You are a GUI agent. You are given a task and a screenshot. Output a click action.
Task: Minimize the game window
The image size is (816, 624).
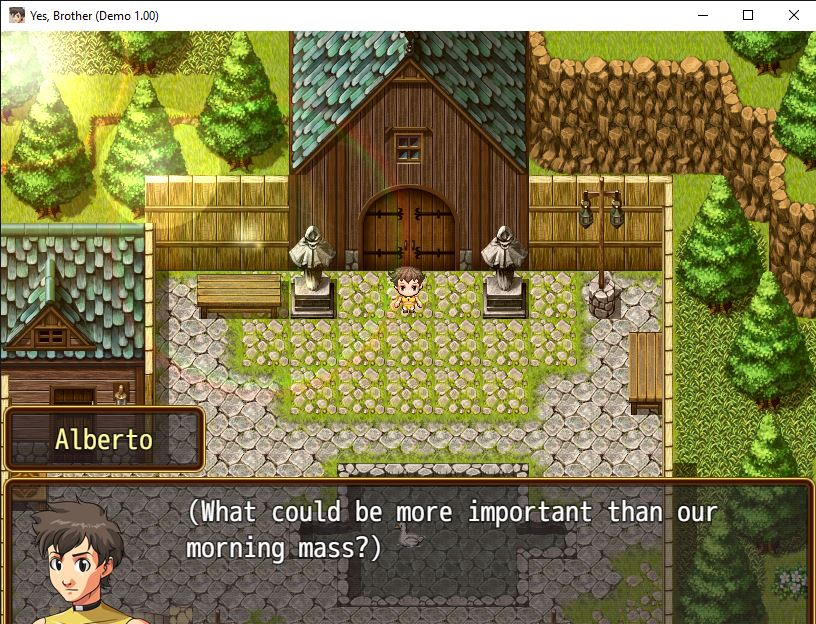click(x=701, y=15)
